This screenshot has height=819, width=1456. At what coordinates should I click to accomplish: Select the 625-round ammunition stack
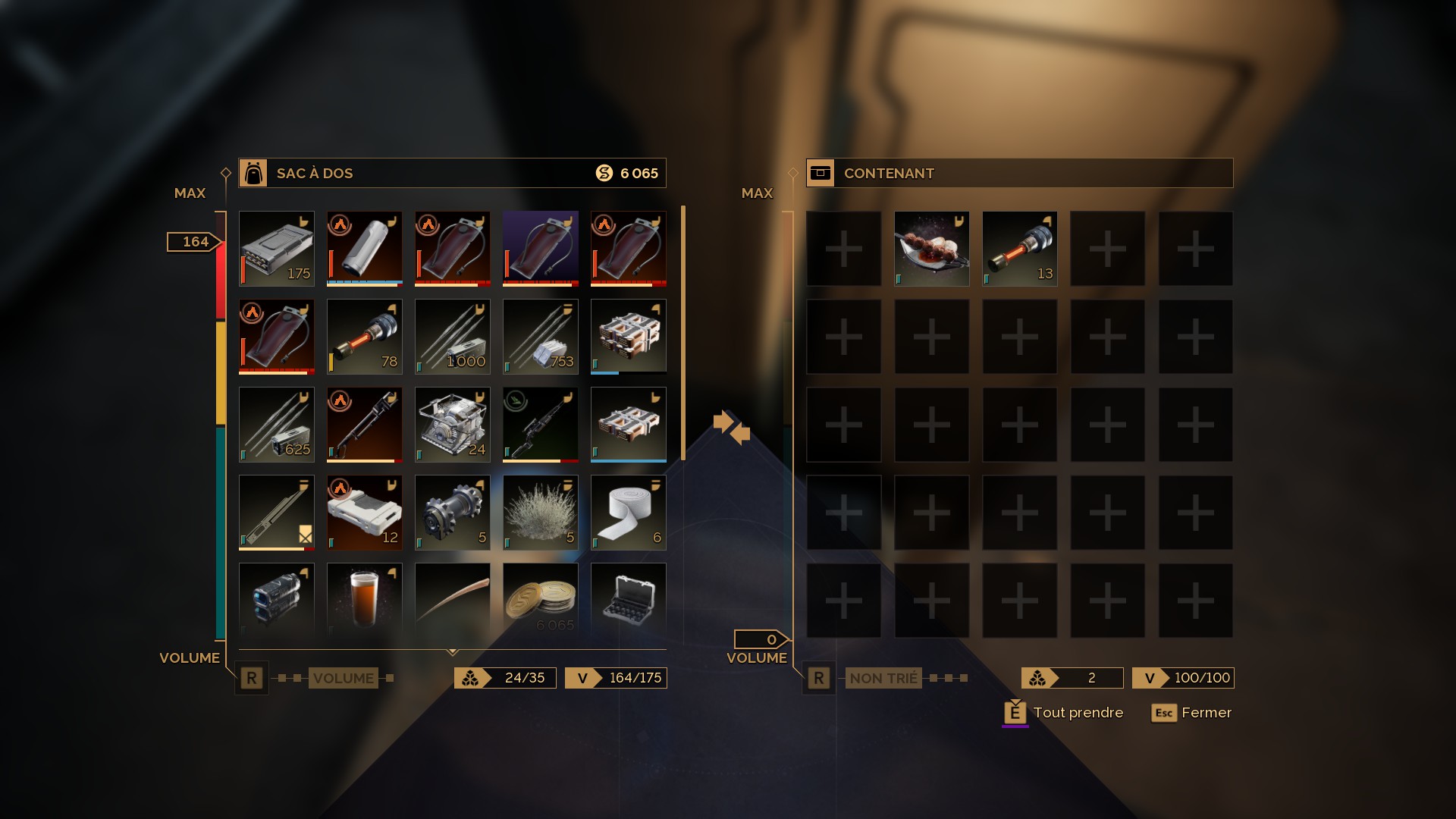pyautogui.click(x=277, y=425)
